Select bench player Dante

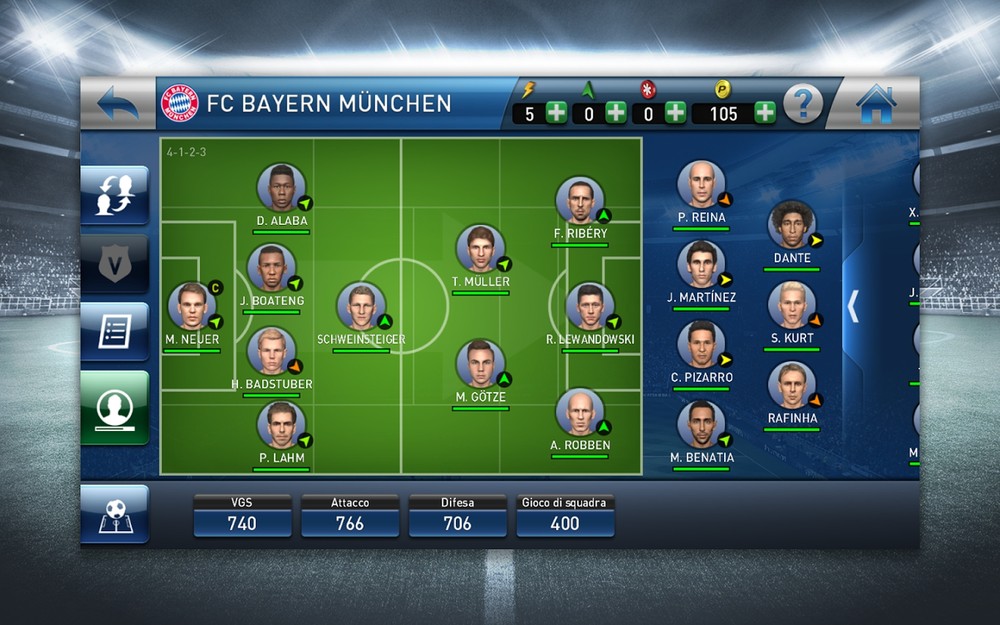coord(791,225)
